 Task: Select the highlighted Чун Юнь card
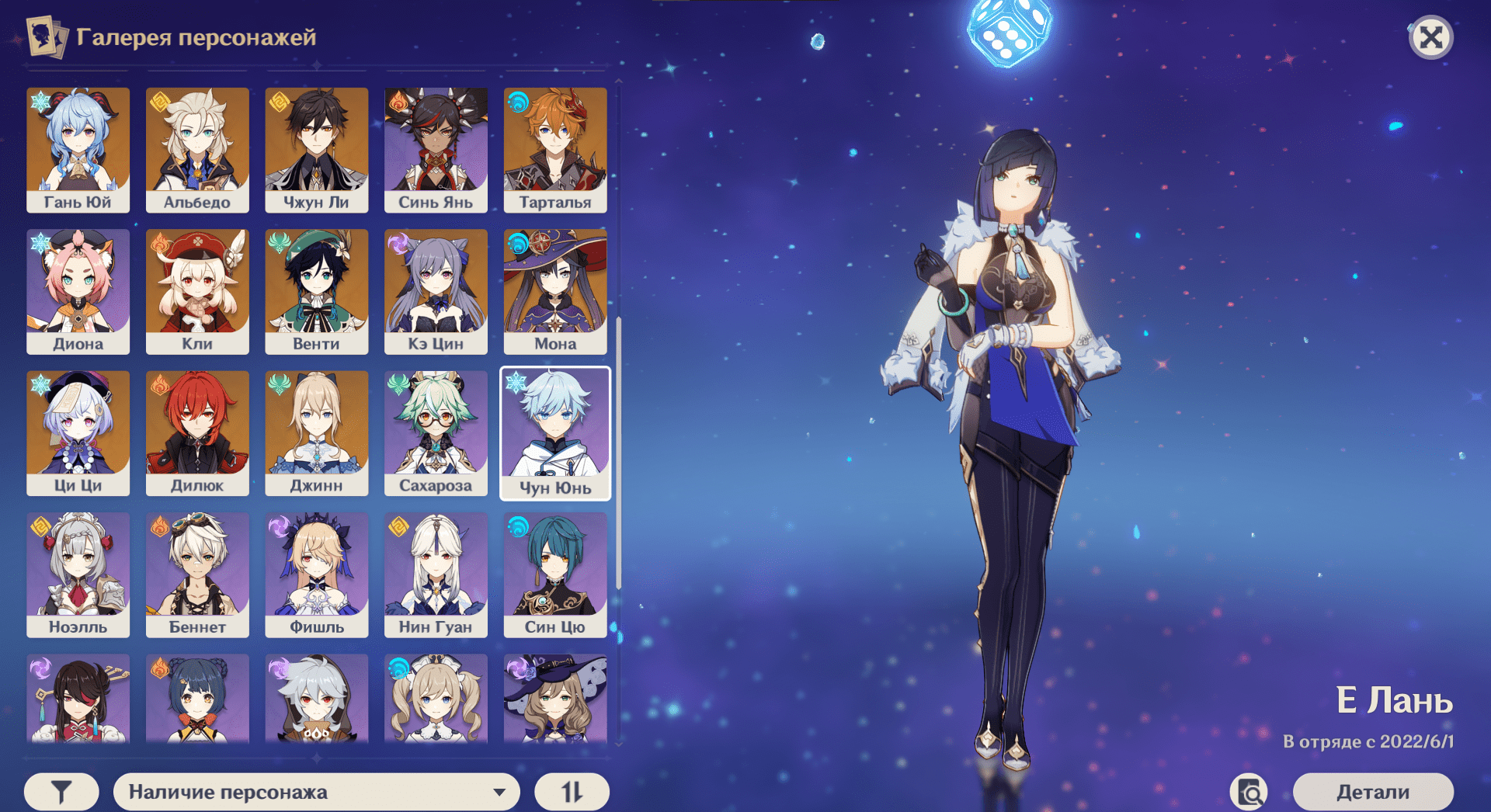coord(555,433)
